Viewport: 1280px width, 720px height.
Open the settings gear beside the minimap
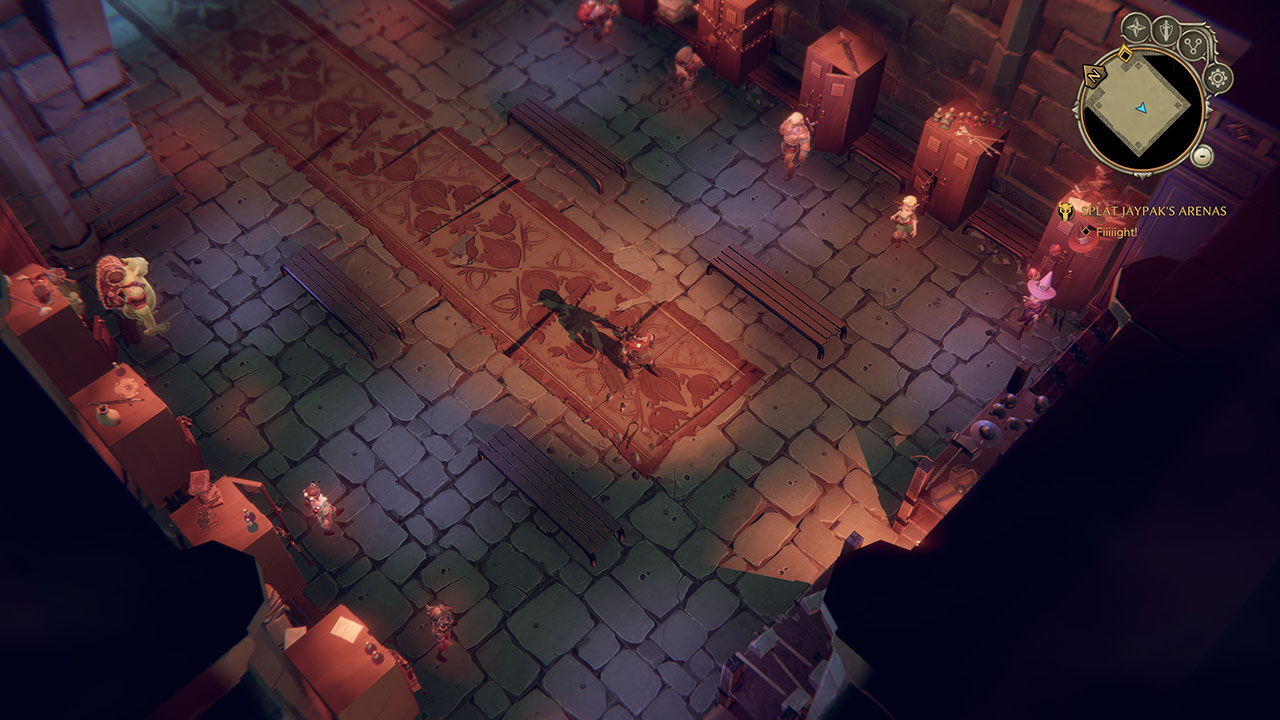1218,79
